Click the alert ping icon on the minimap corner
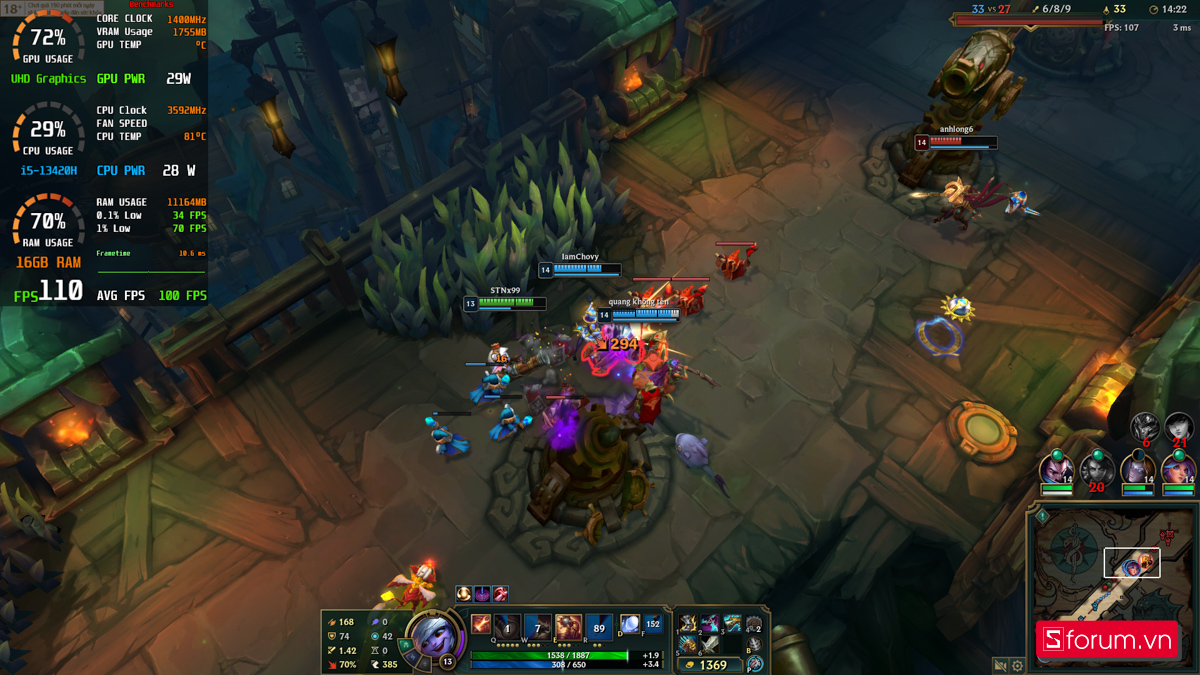1200x675 pixels. 1041,517
